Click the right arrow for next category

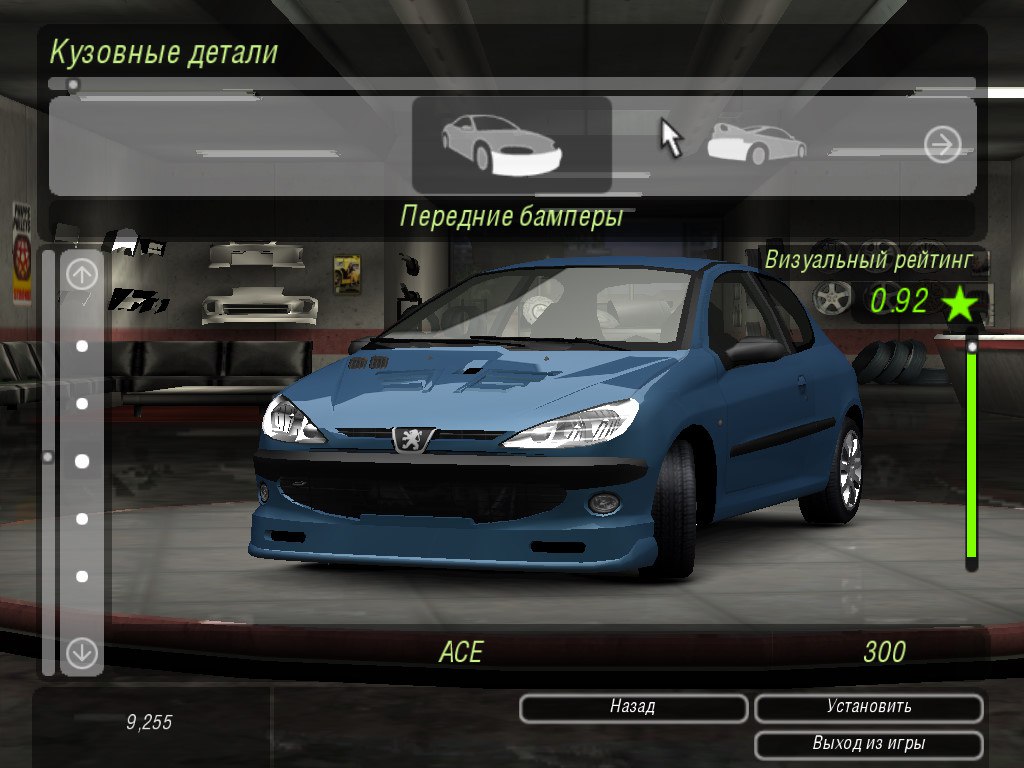[x=942, y=145]
